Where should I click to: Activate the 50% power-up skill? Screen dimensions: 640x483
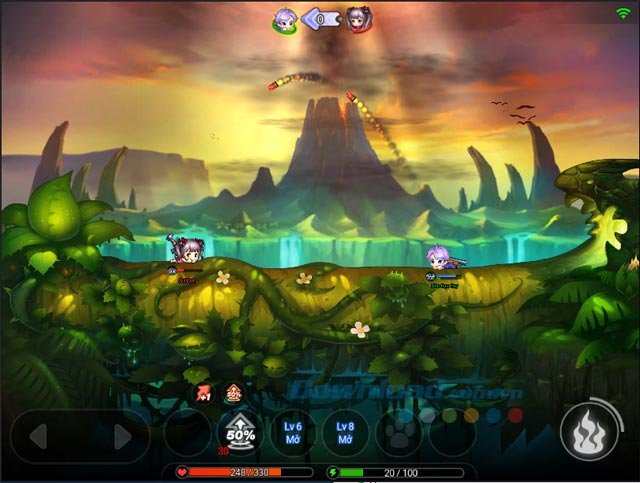(x=240, y=434)
